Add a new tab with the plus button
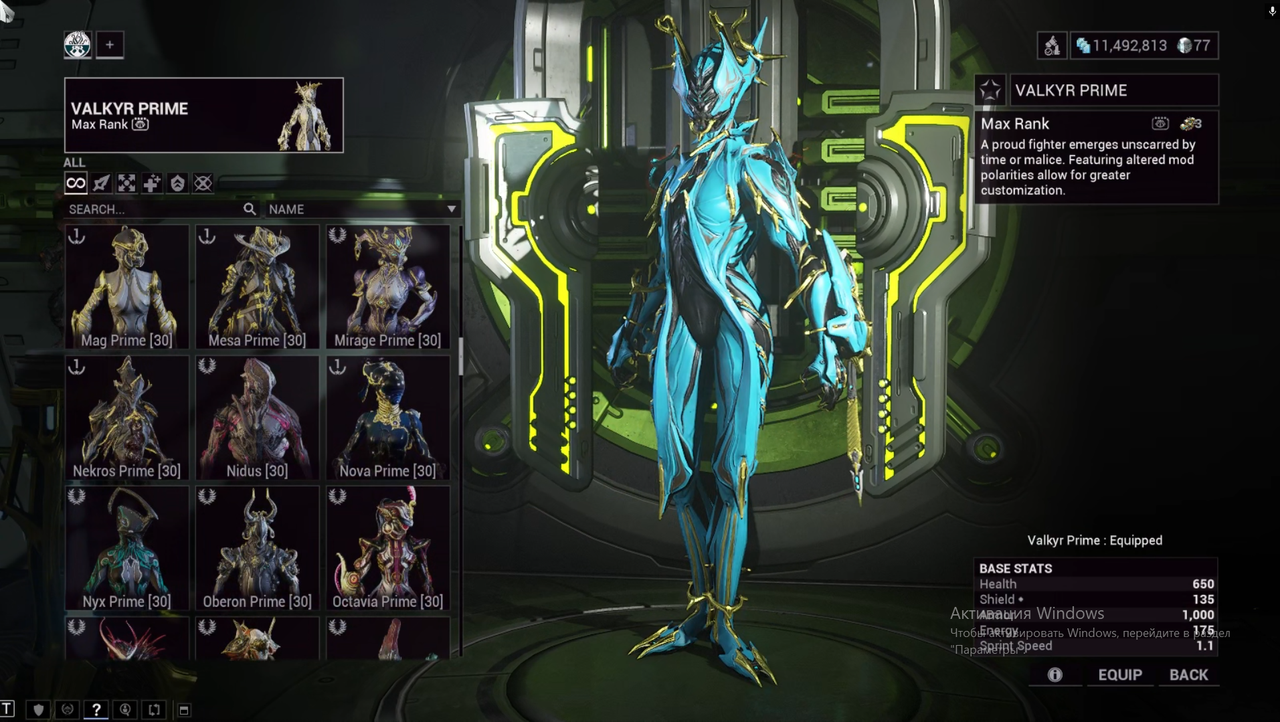The height and width of the screenshot is (722, 1280). (110, 45)
